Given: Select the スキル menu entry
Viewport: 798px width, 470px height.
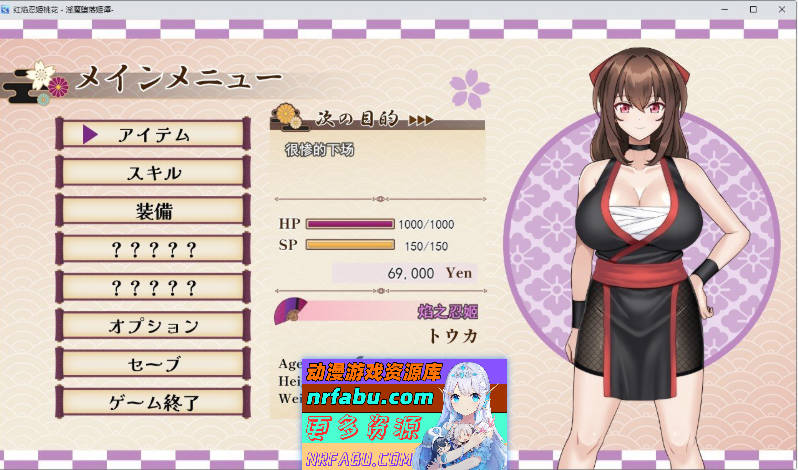Looking at the screenshot, I should [153, 173].
